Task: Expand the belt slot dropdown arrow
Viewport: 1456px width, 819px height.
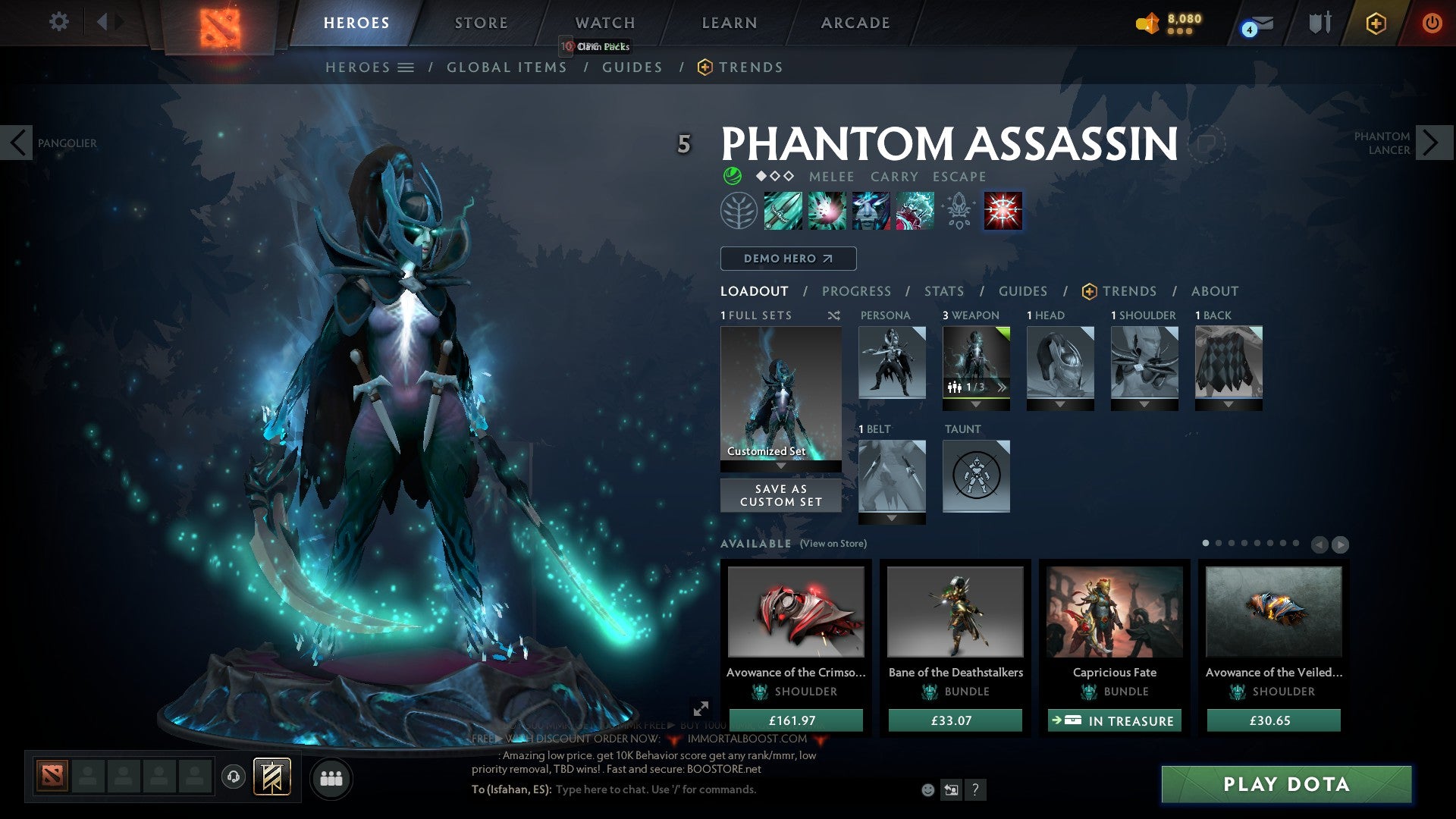Action: pos(891,519)
